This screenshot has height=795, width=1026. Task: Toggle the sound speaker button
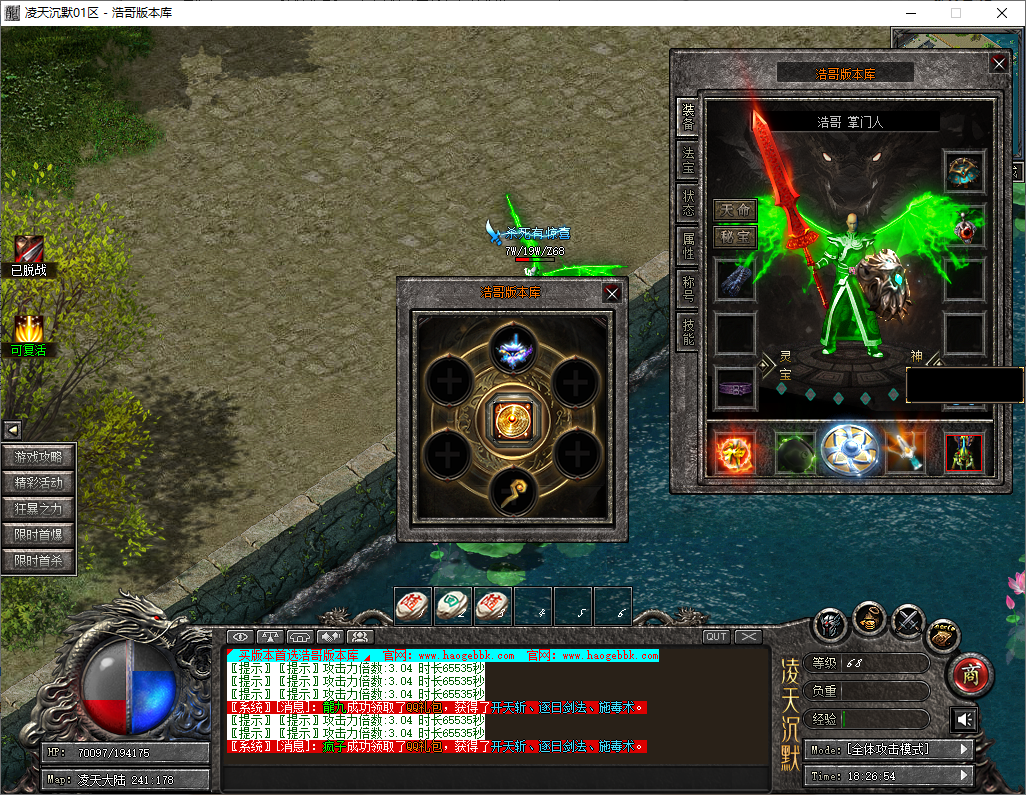[x=964, y=720]
